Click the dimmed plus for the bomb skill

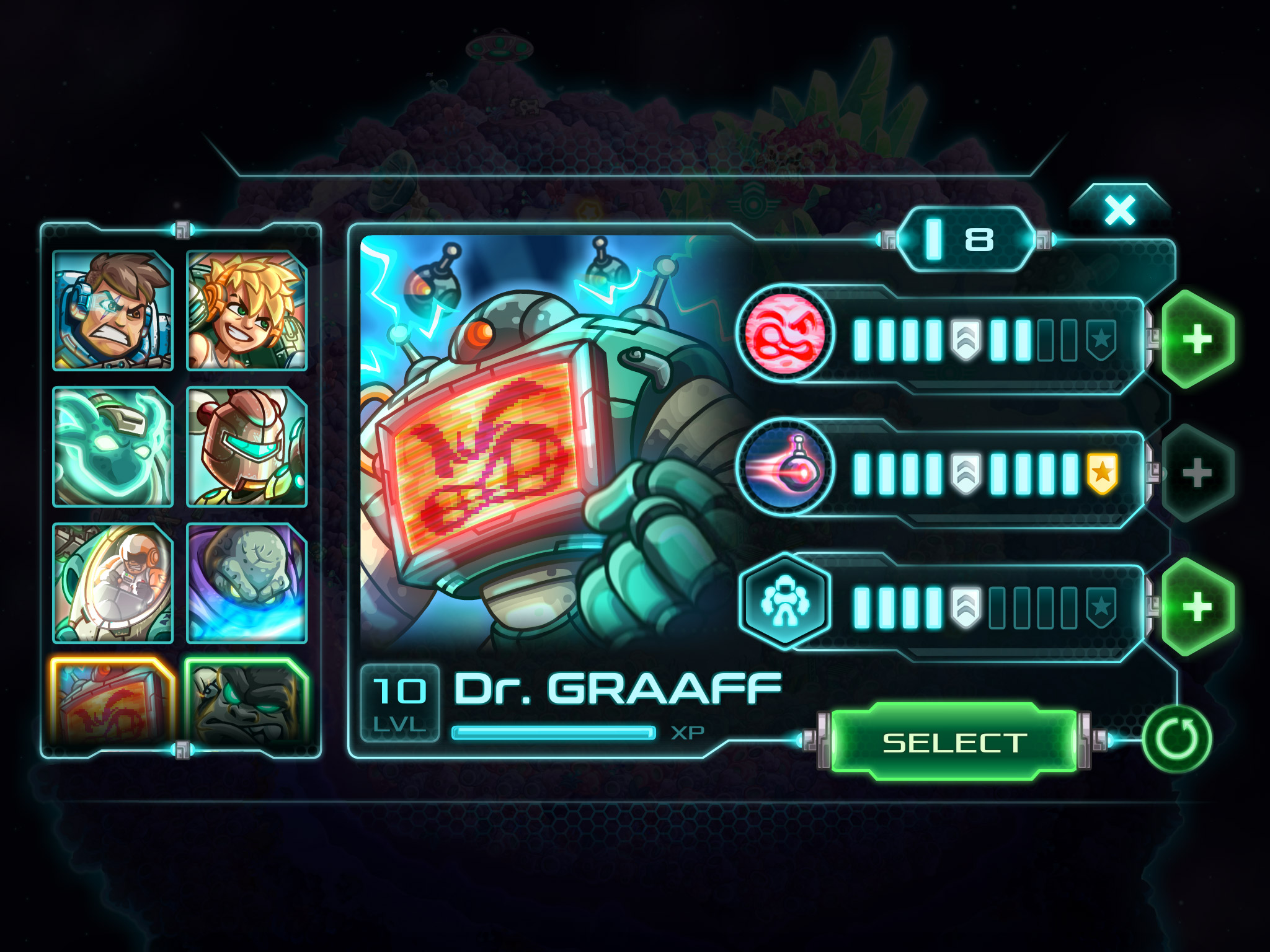click(x=1197, y=473)
